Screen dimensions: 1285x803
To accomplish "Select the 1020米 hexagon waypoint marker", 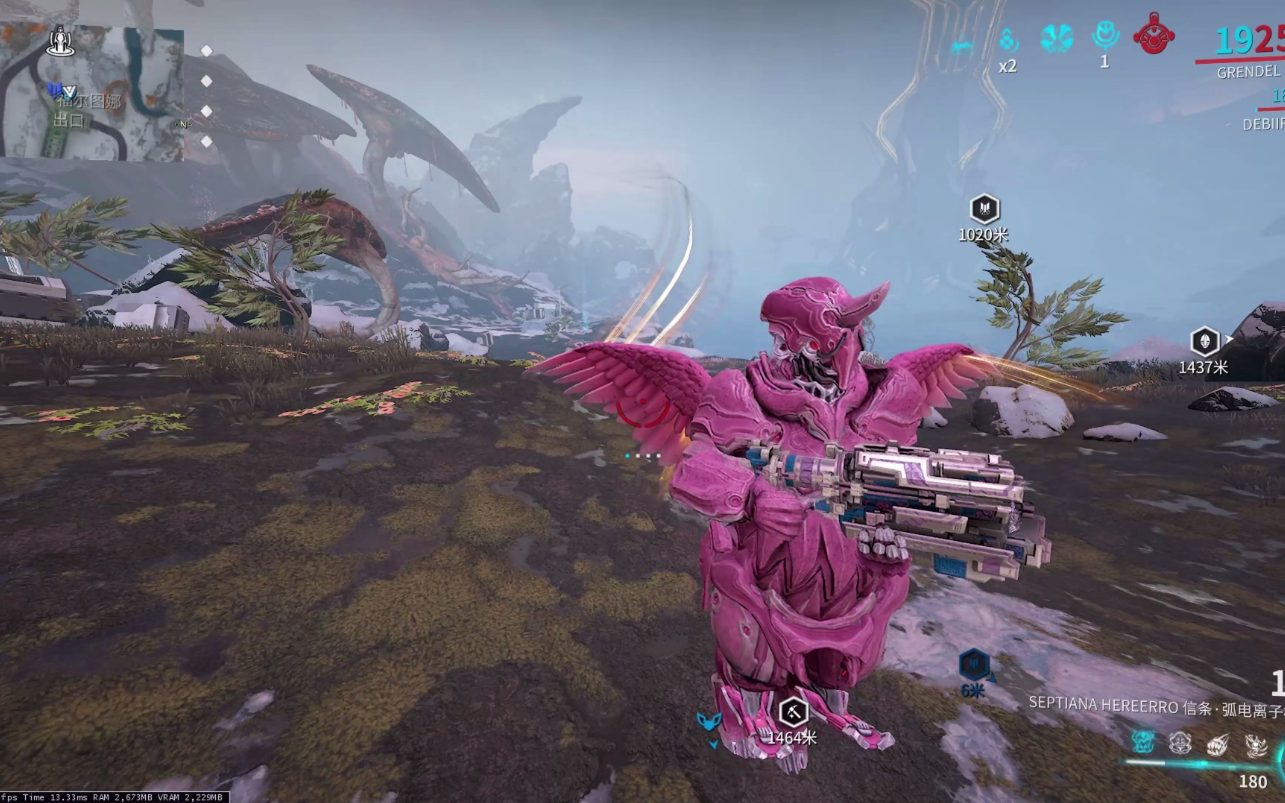I will [985, 209].
